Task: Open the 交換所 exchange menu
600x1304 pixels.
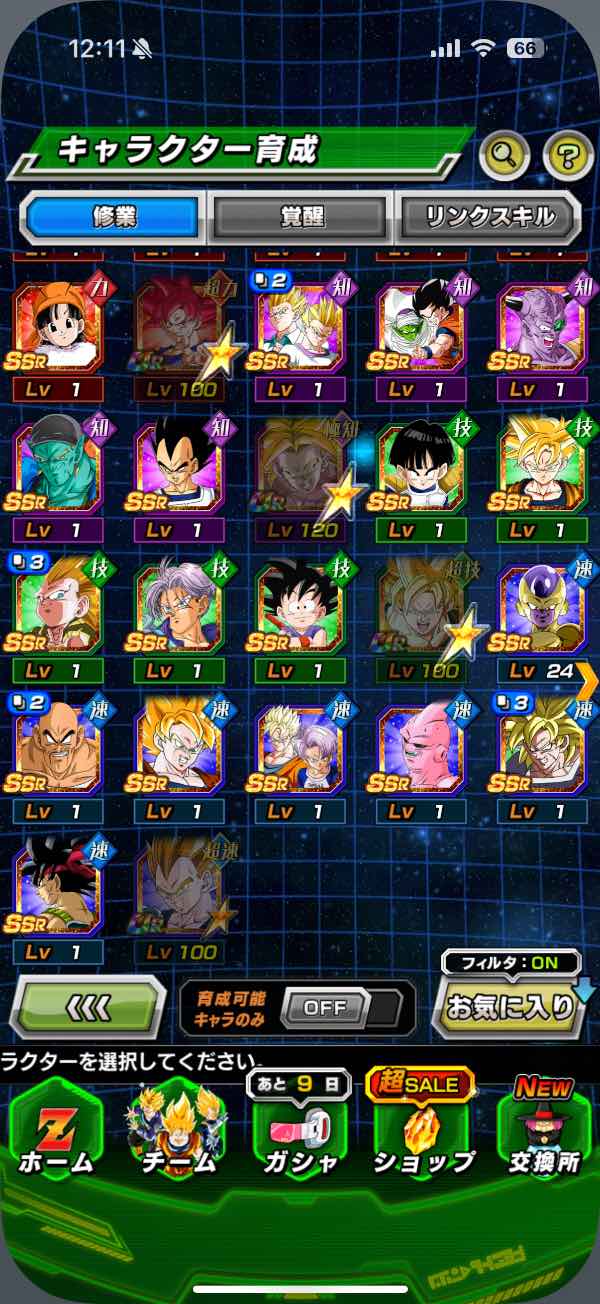Action: 543,1133
